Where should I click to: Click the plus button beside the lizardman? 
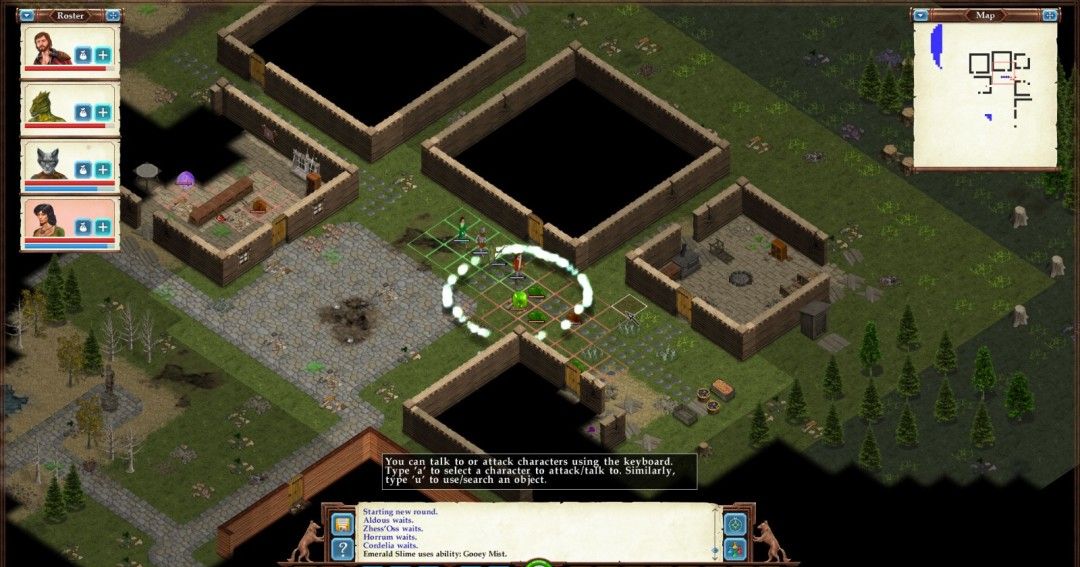(104, 113)
